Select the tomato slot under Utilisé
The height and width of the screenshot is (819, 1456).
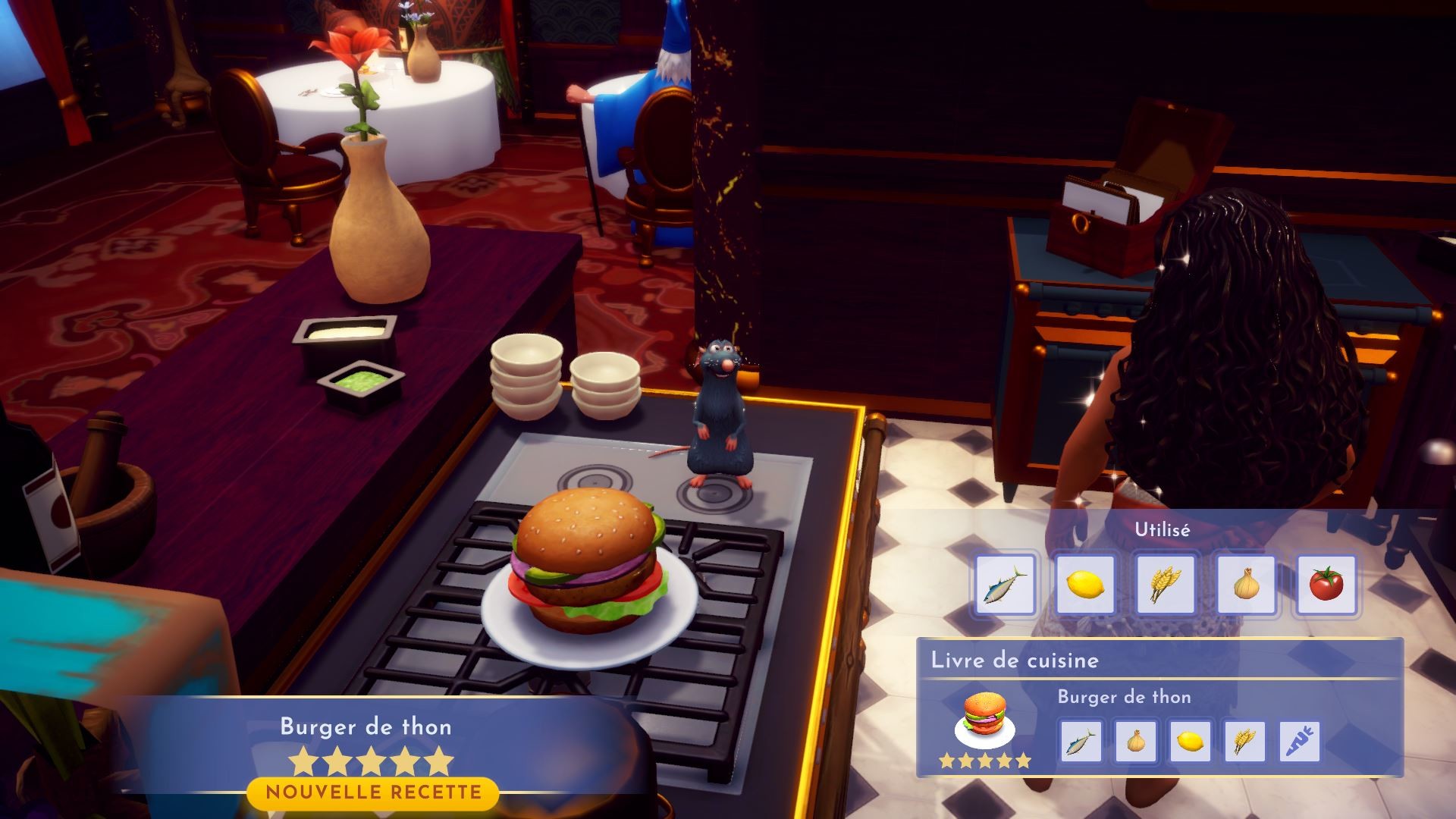click(1326, 585)
